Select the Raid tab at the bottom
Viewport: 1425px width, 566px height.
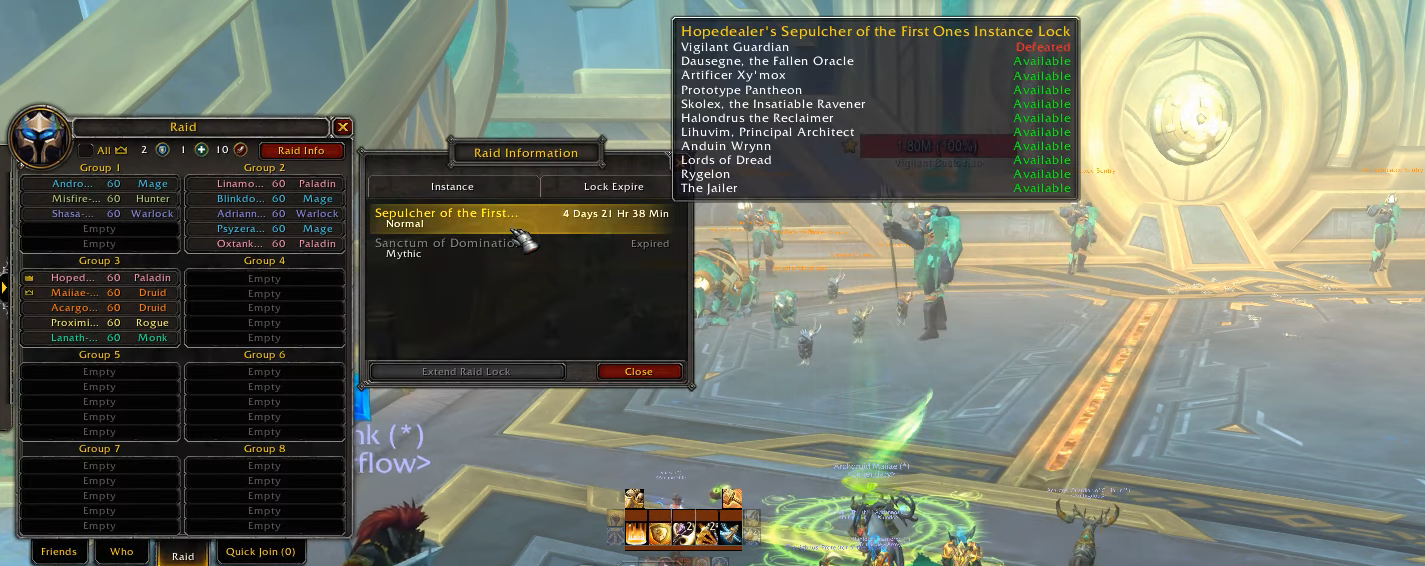coord(183,556)
